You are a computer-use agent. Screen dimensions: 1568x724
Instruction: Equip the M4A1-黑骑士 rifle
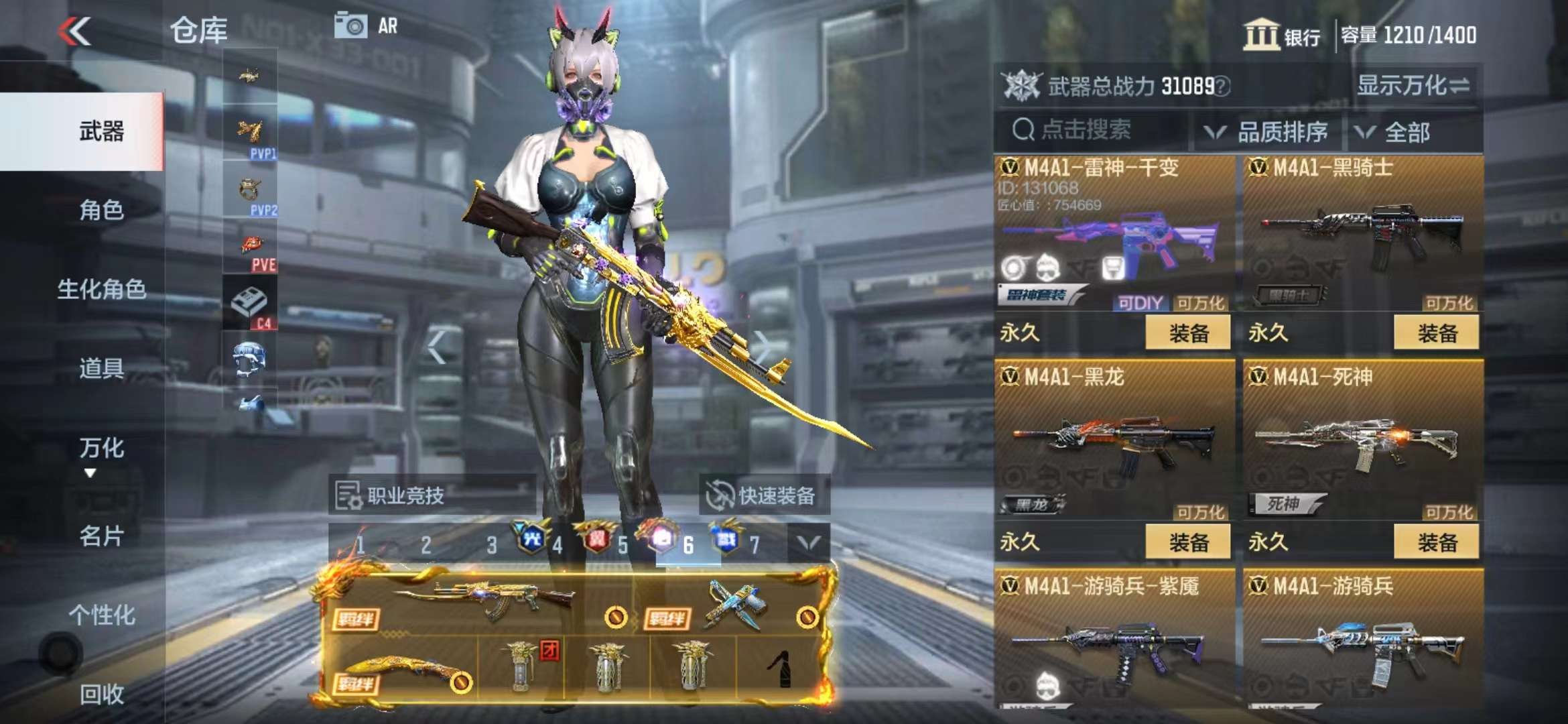[x=1436, y=333]
